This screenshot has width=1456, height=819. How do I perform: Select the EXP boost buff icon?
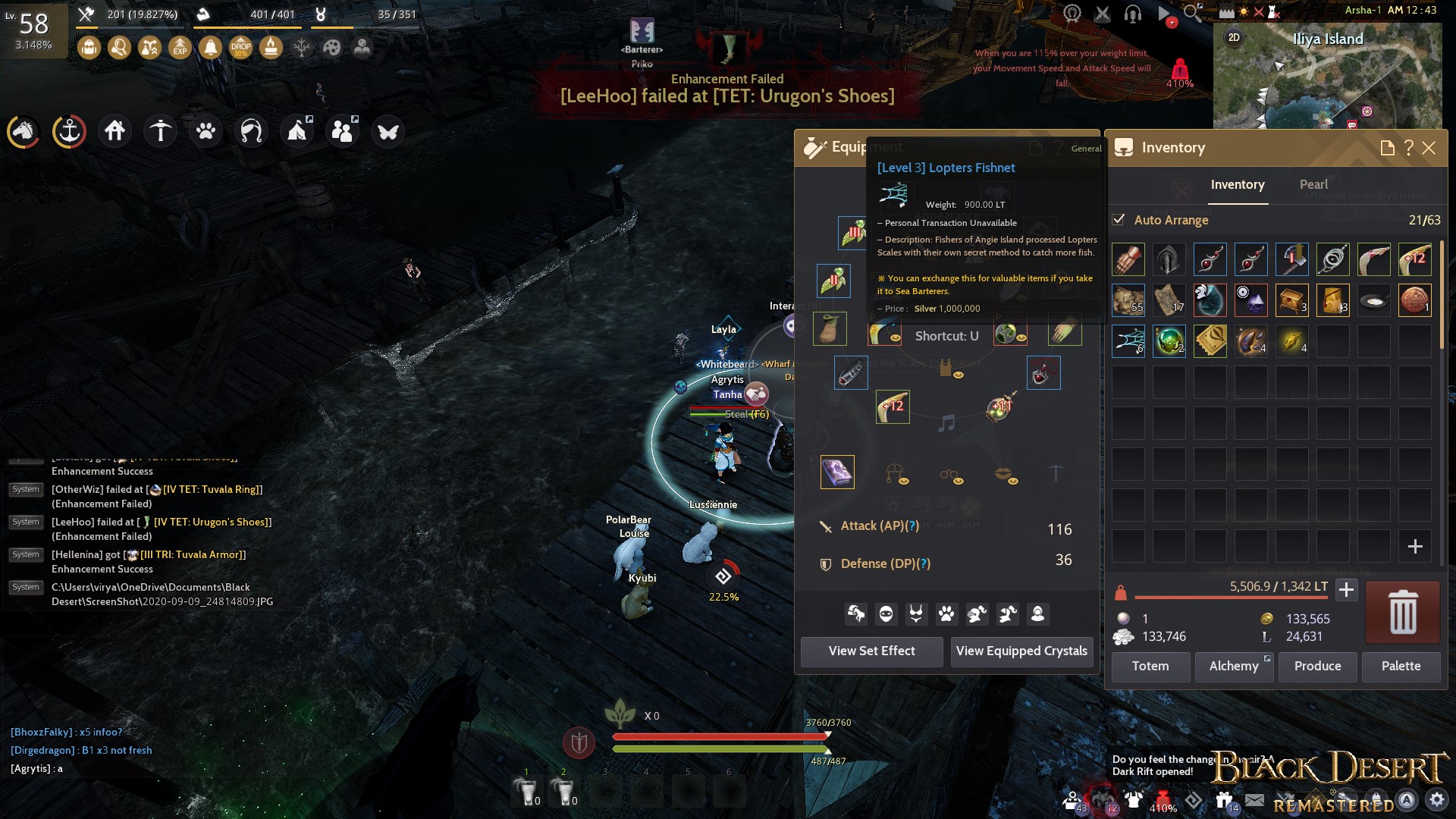click(180, 47)
